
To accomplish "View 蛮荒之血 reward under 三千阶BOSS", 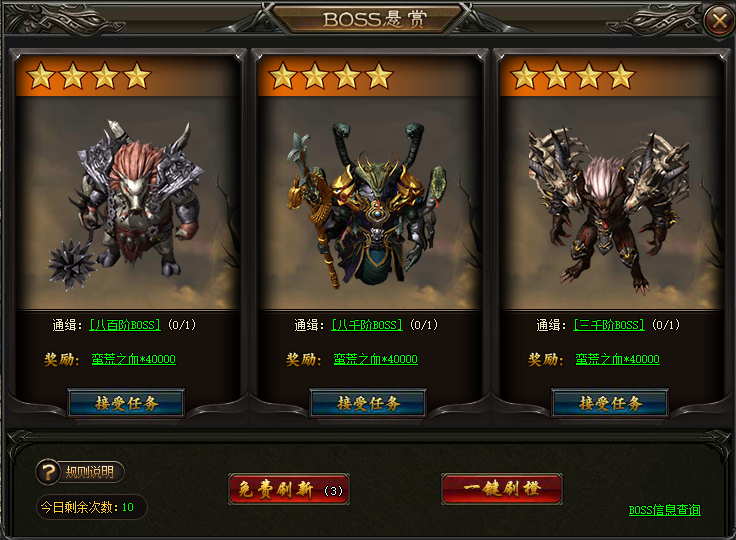I will [617, 359].
